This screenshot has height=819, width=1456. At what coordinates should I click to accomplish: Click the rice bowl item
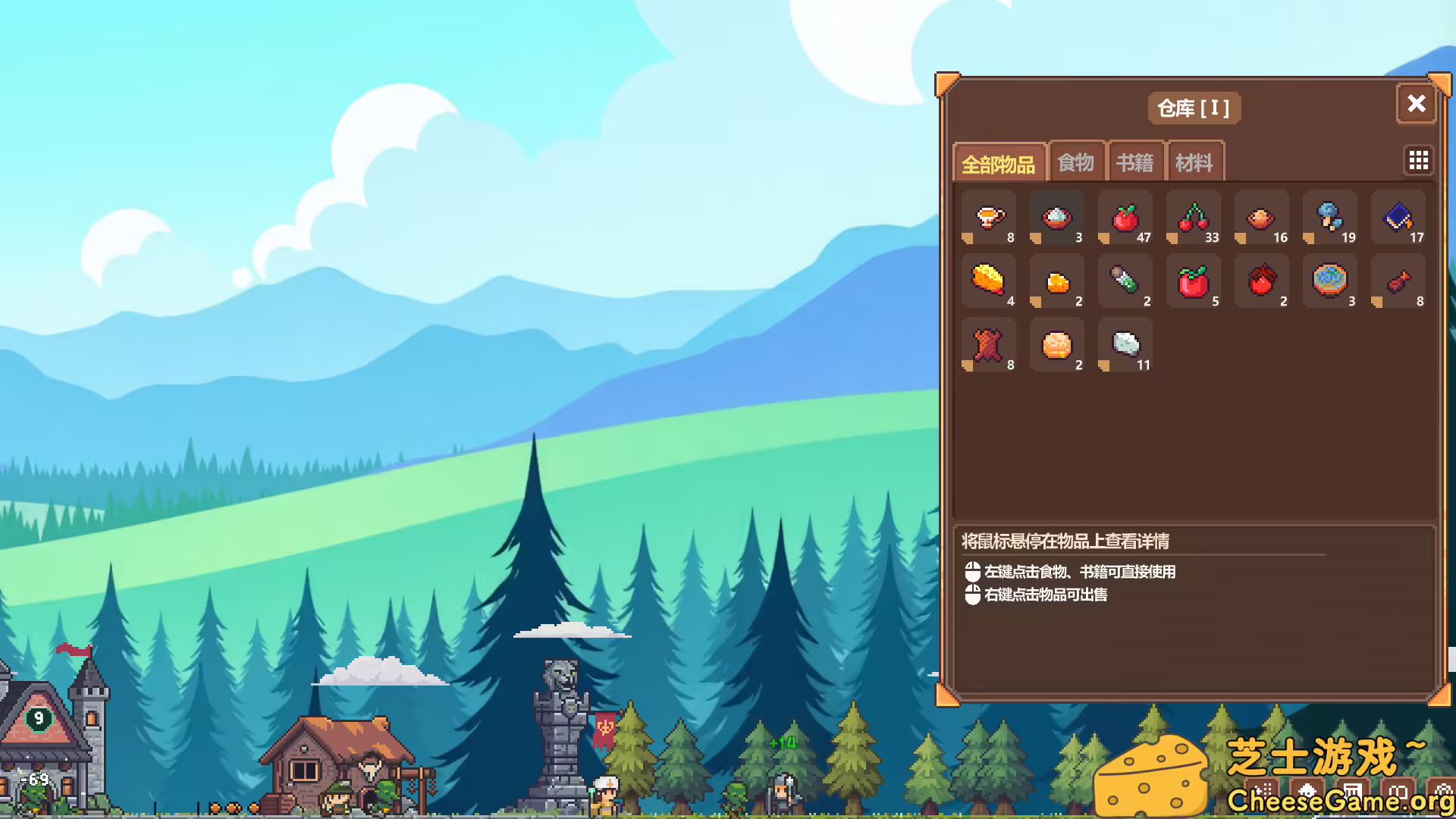[x=1056, y=218]
